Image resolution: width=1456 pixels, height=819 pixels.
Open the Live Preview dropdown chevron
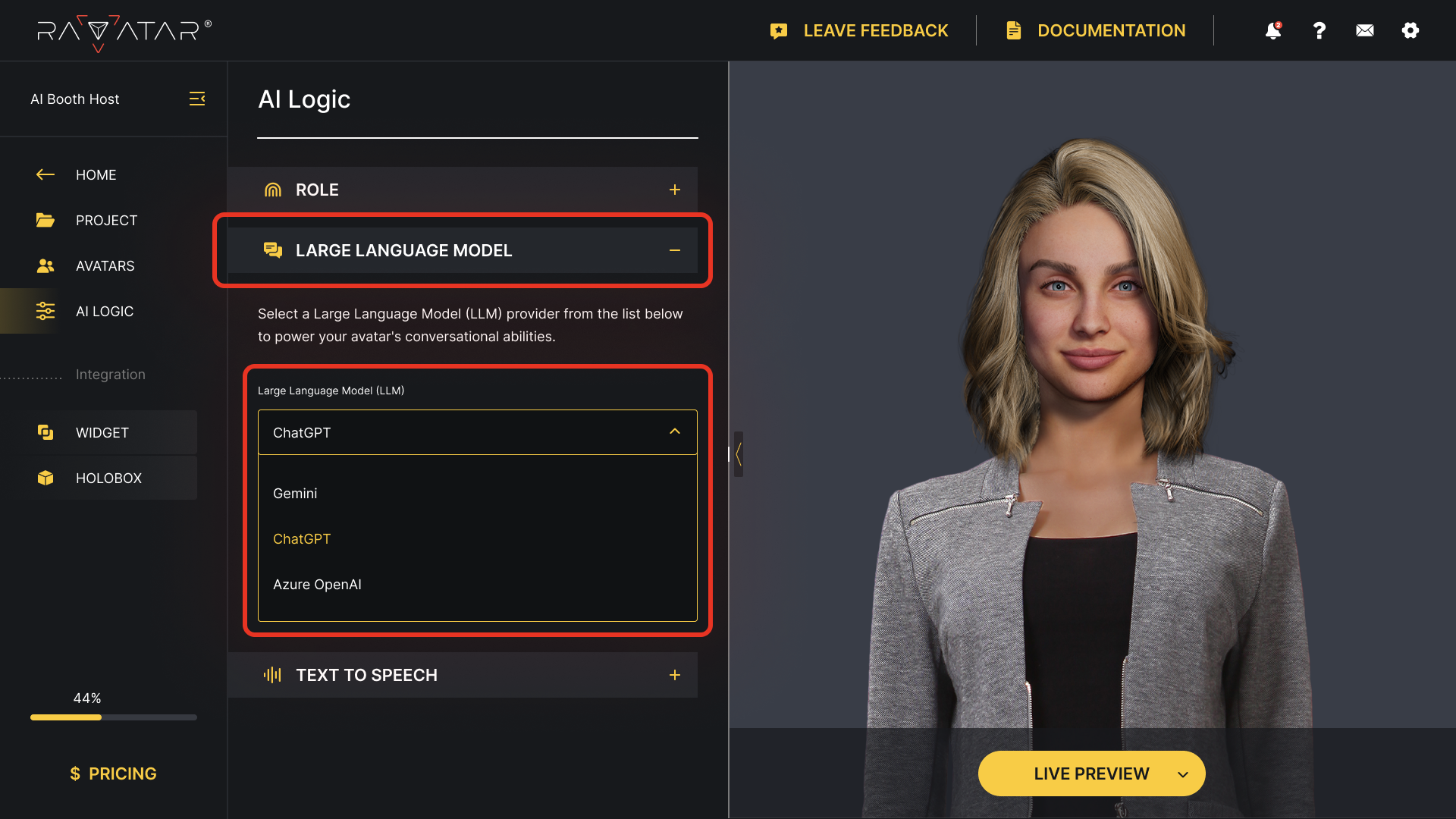[1183, 773]
